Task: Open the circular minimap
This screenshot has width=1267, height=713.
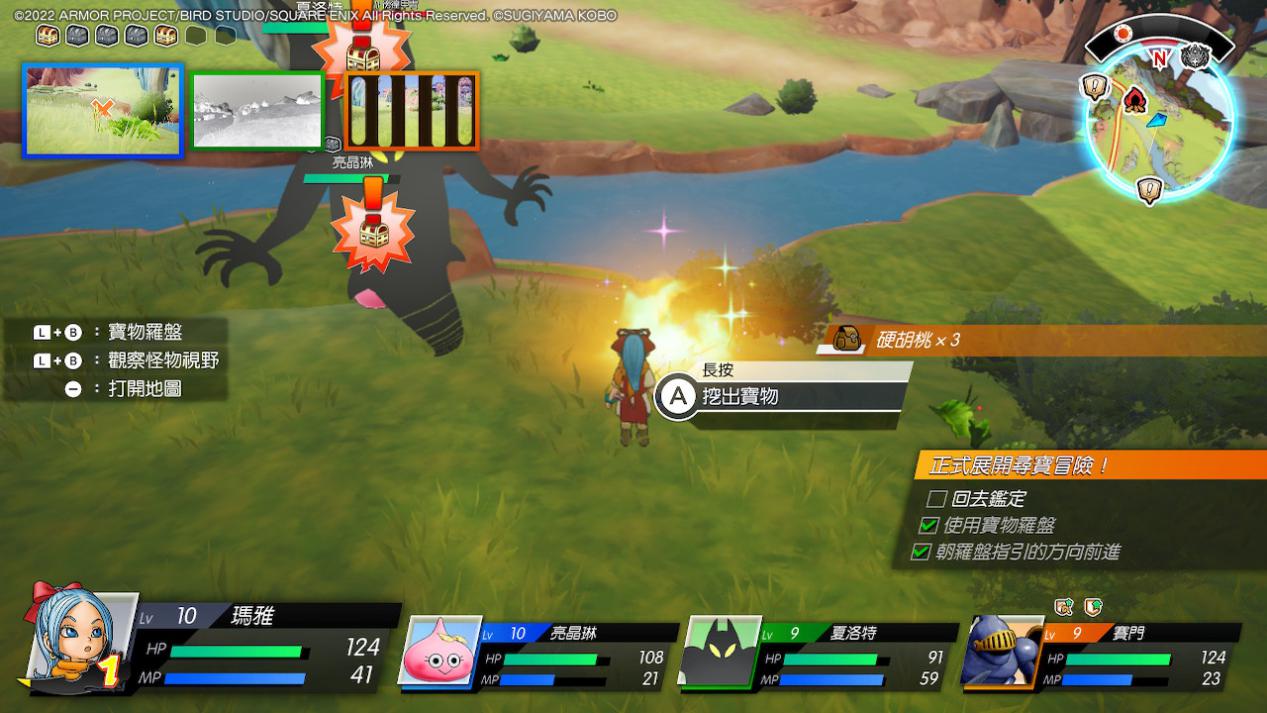Action: [x=1158, y=122]
